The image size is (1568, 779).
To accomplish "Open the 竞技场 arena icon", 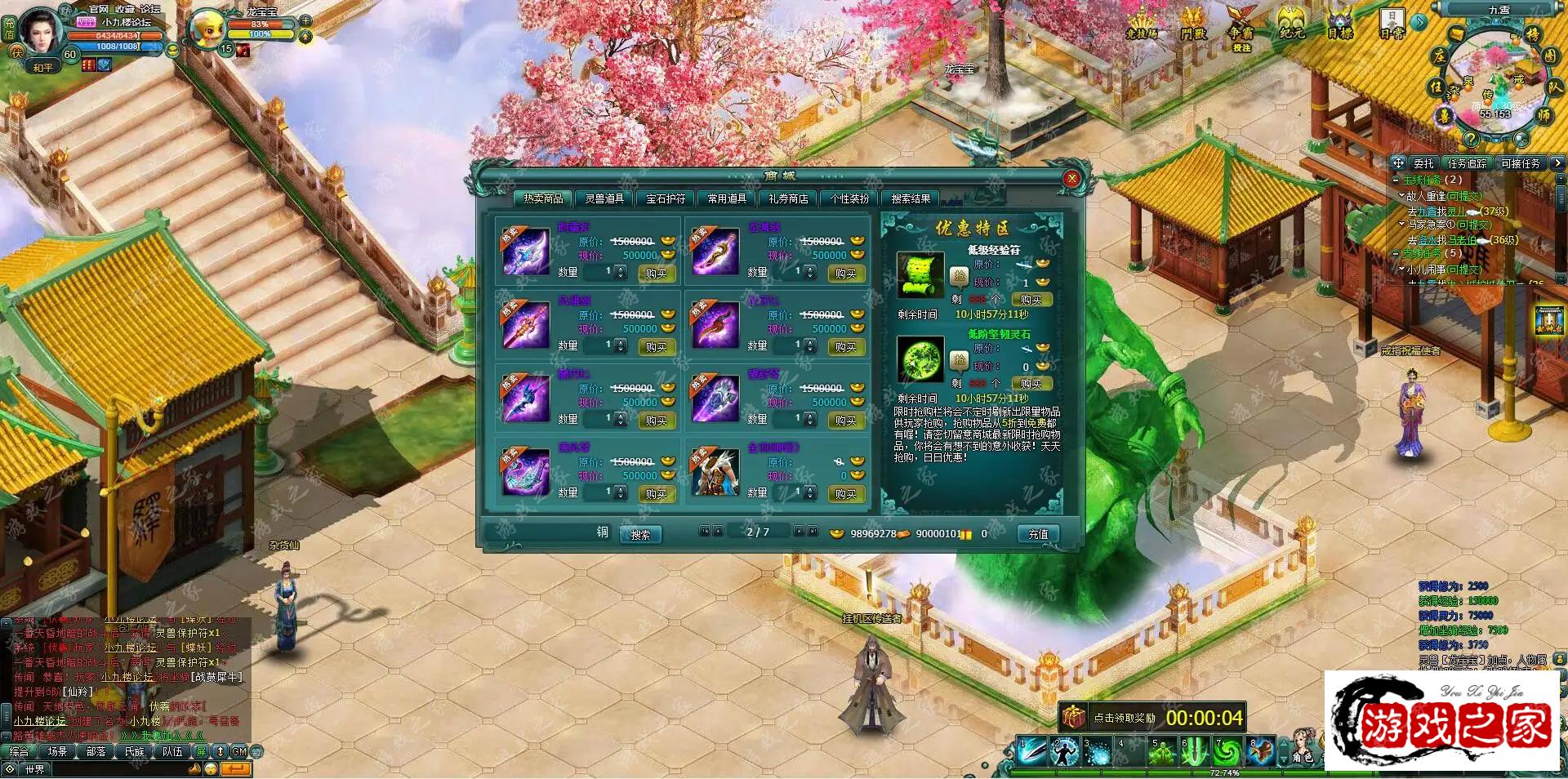I will pos(1142,25).
